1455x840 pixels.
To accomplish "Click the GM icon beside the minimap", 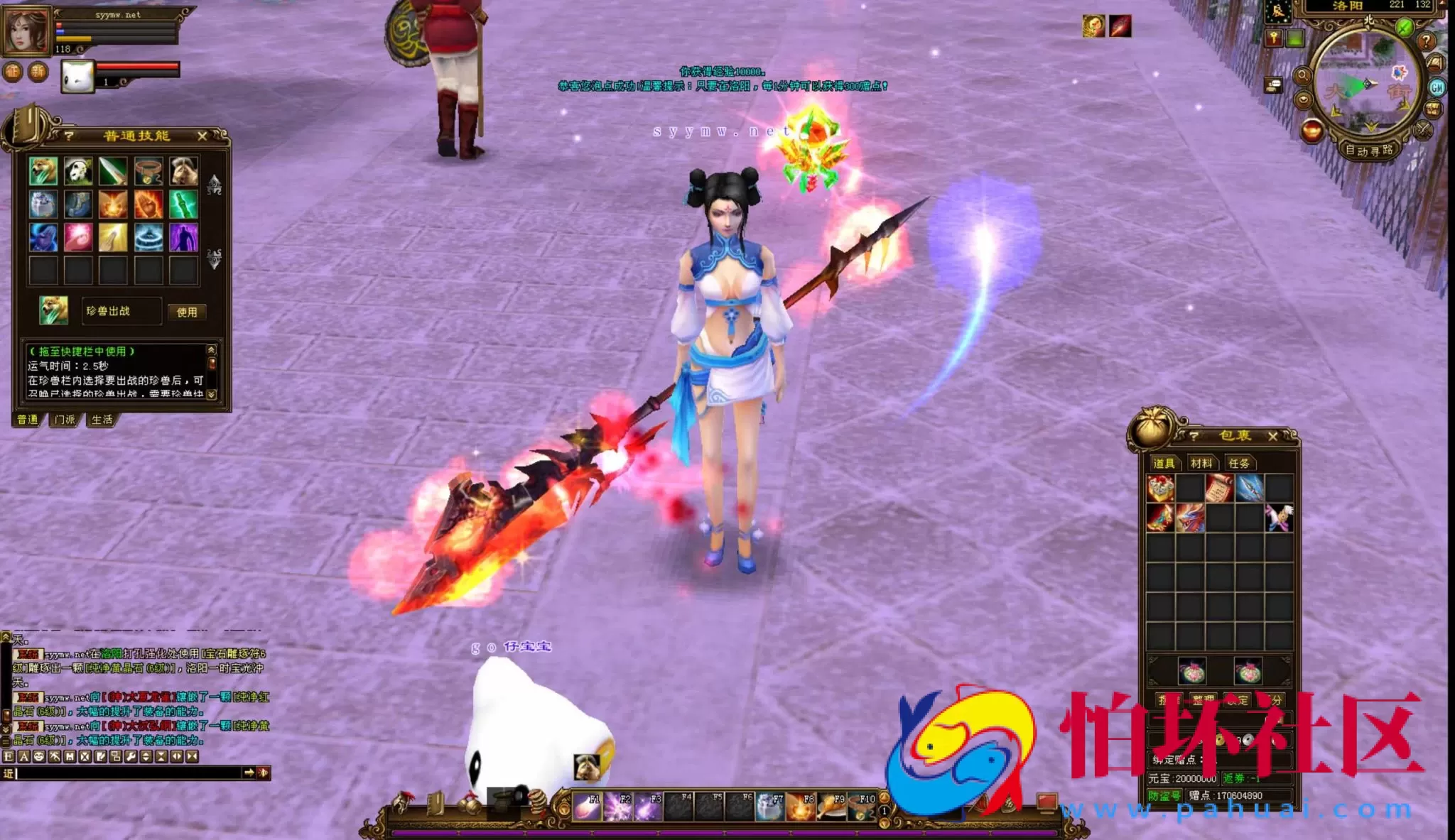I will pyautogui.click(x=1437, y=87).
